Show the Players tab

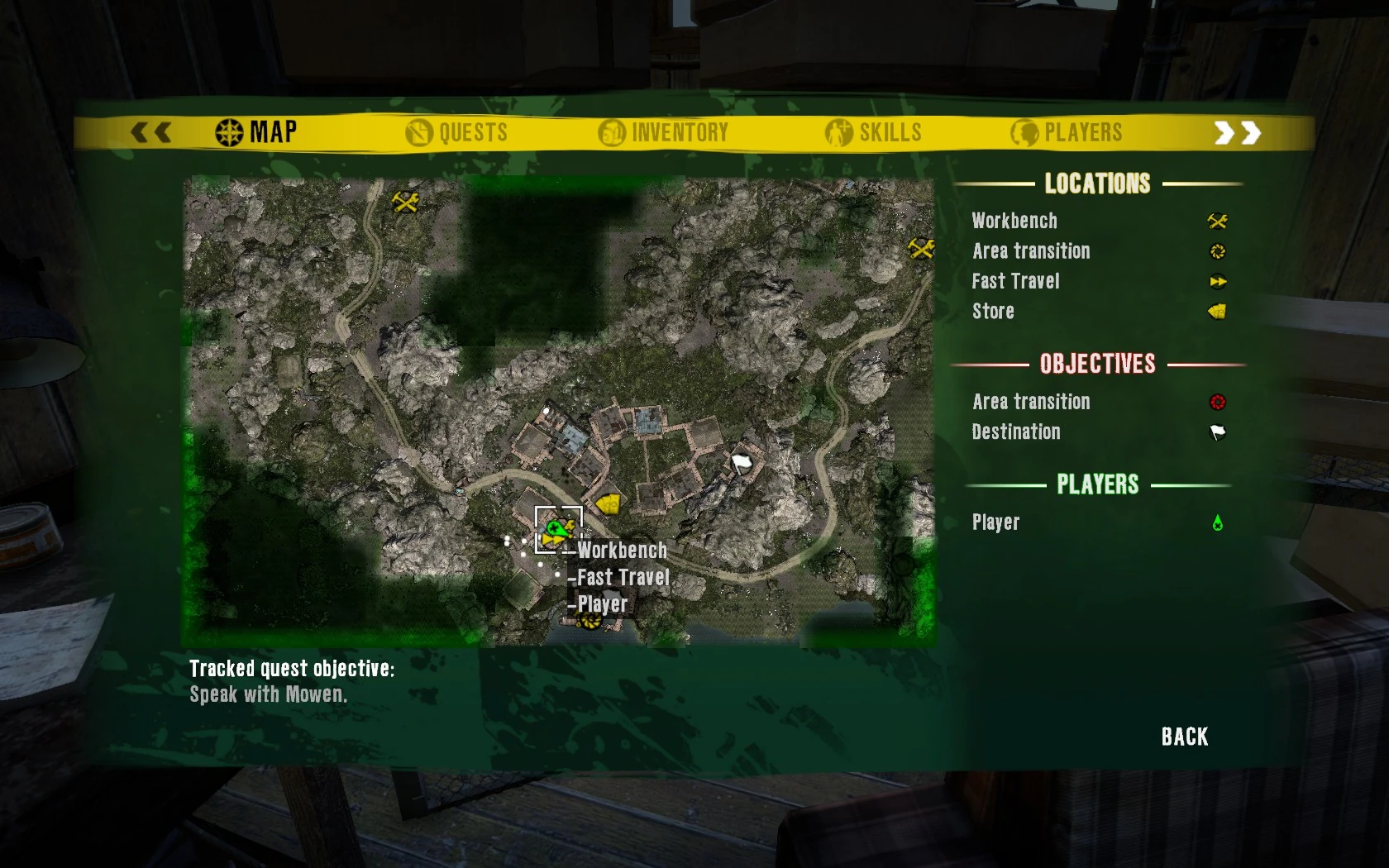[1067, 132]
